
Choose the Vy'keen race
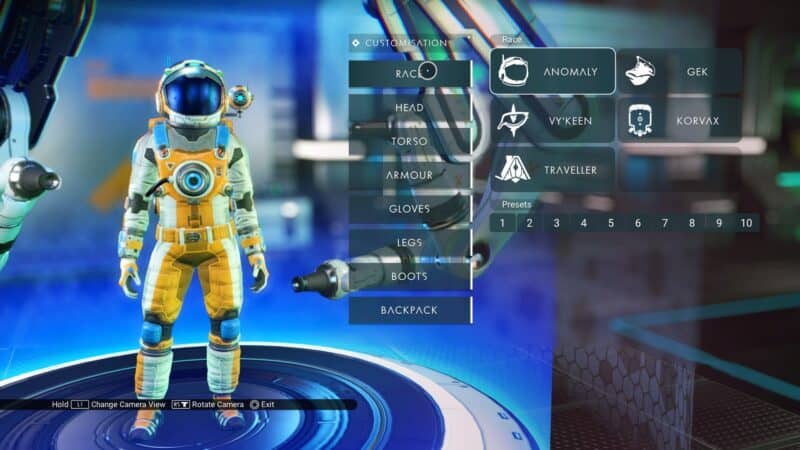click(x=552, y=121)
